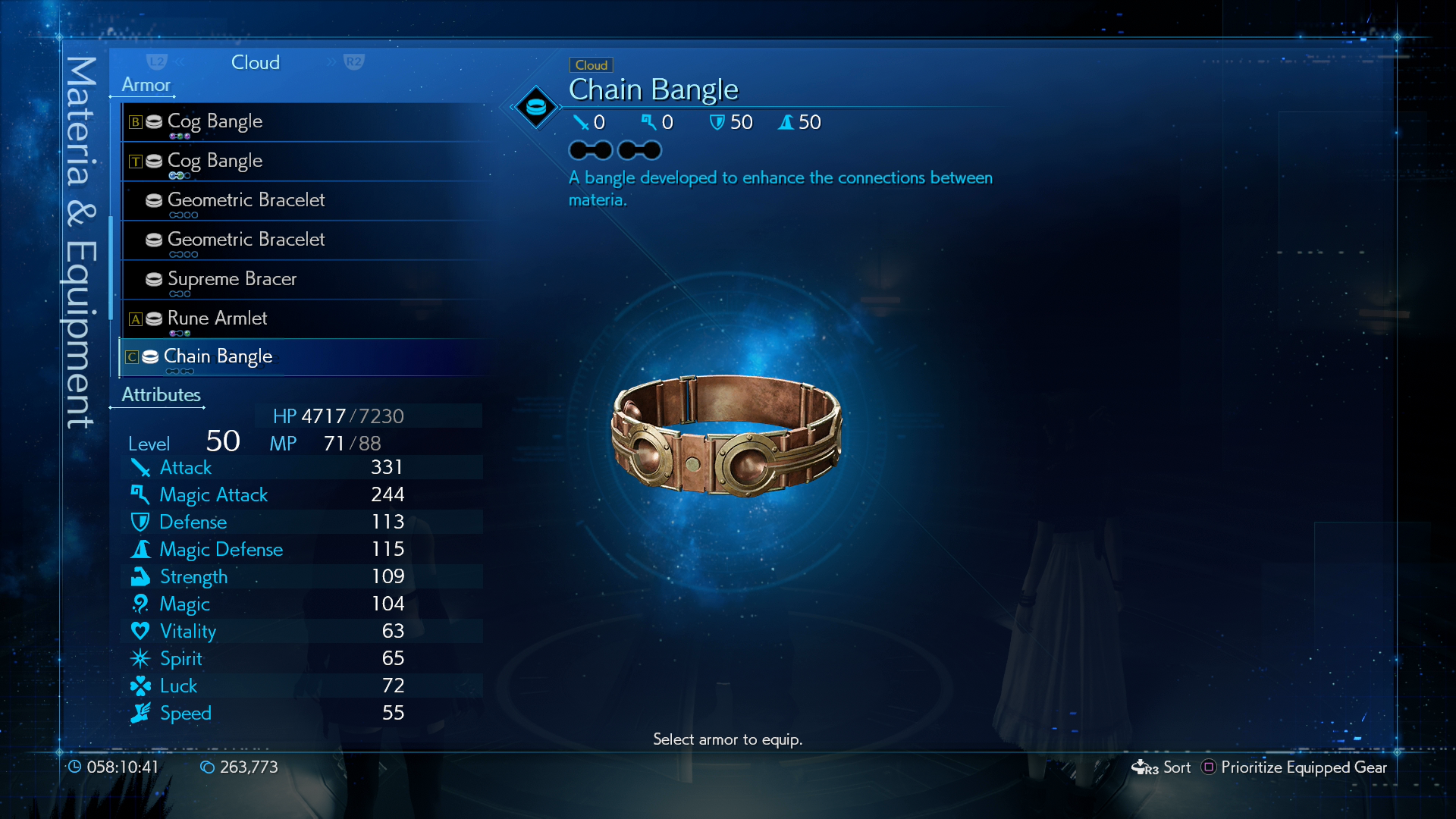
Task: Select the Rune Armlet entry
Action: [217, 318]
